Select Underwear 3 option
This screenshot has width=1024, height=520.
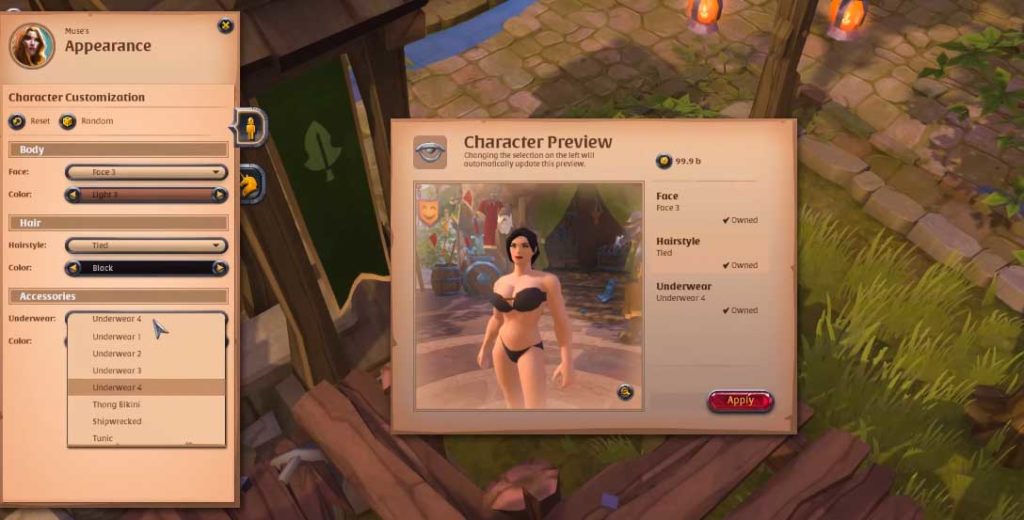117,371
